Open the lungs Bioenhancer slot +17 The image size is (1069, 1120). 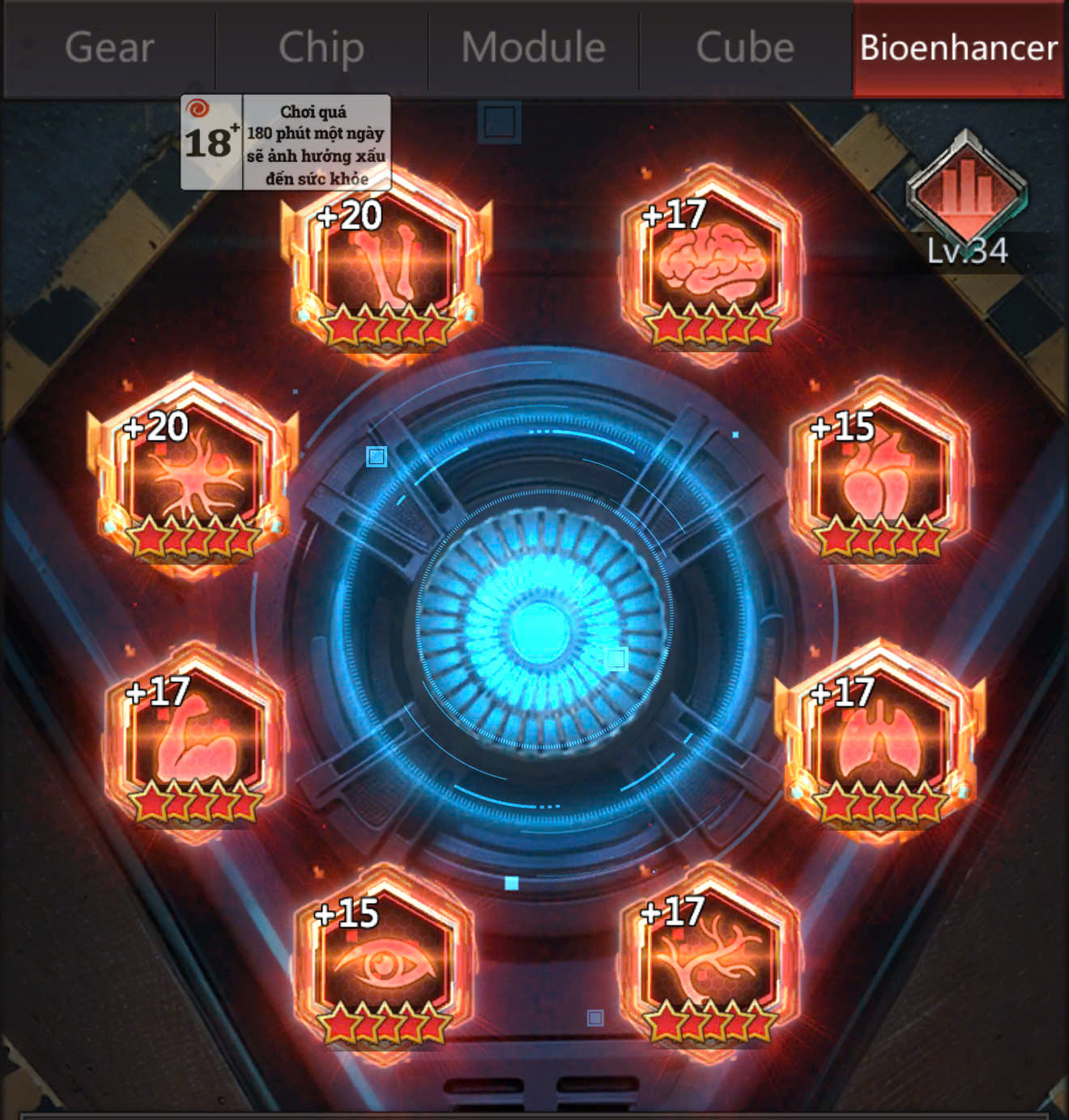[x=879, y=745]
